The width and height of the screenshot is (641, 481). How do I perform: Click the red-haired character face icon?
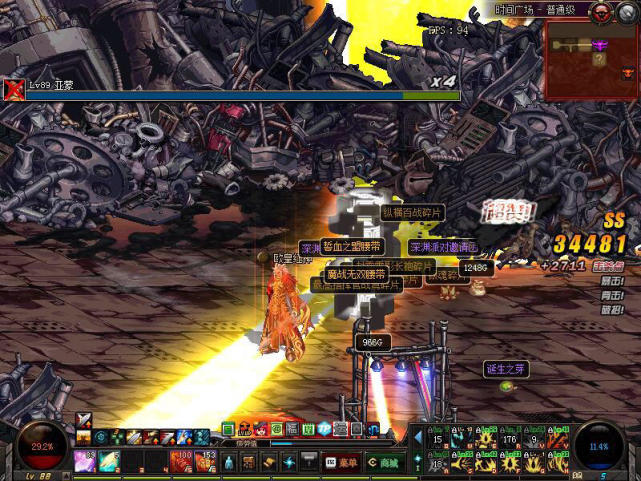pyautogui.click(x=260, y=429)
